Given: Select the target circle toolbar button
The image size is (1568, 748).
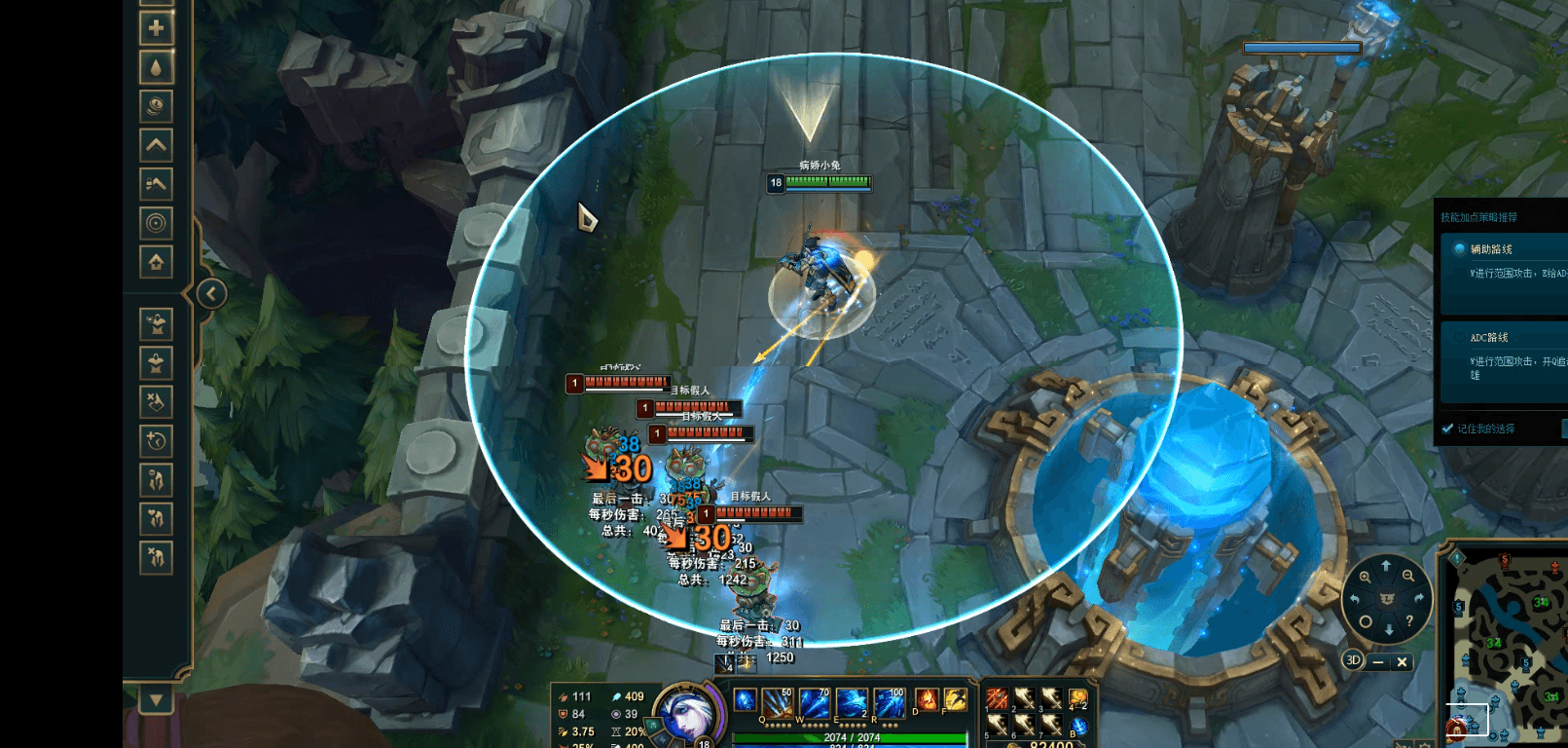Looking at the screenshot, I should pyautogui.click(x=156, y=223).
